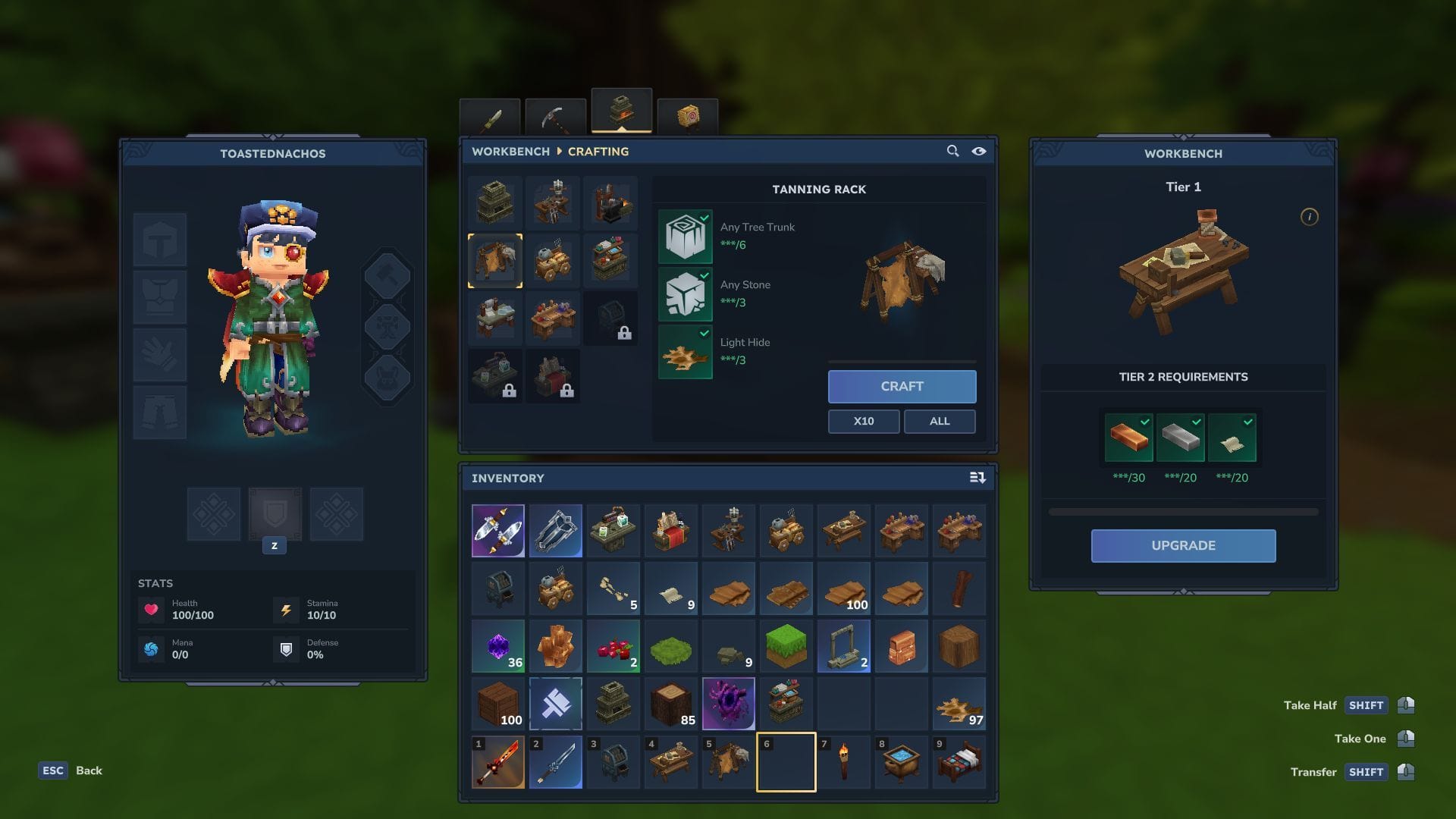Click the Crafting breadcrumb arrow after Workbench
Screen dimensions: 1456x819
click(559, 152)
